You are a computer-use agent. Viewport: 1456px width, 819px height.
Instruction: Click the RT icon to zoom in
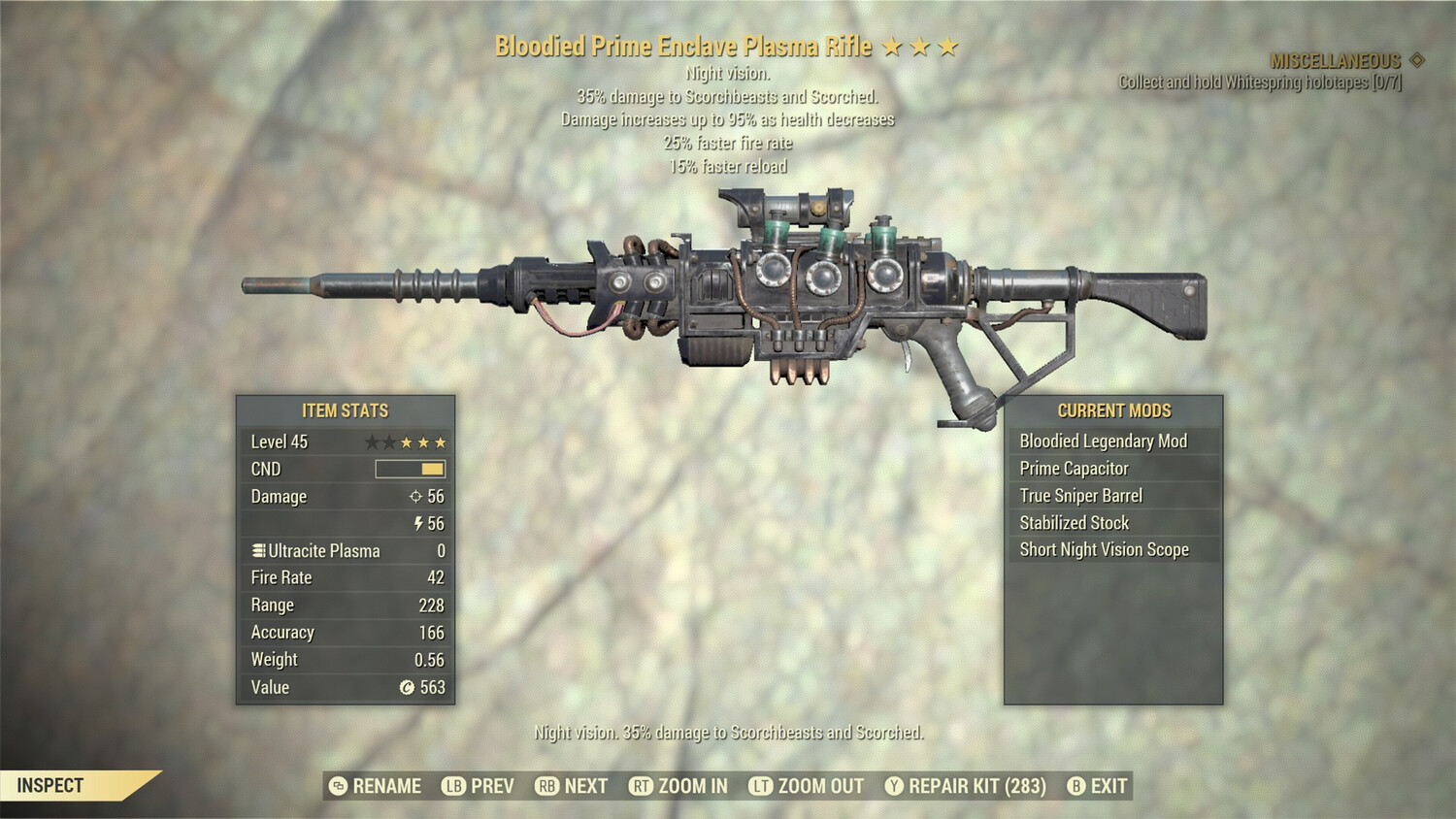coord(642,786)
